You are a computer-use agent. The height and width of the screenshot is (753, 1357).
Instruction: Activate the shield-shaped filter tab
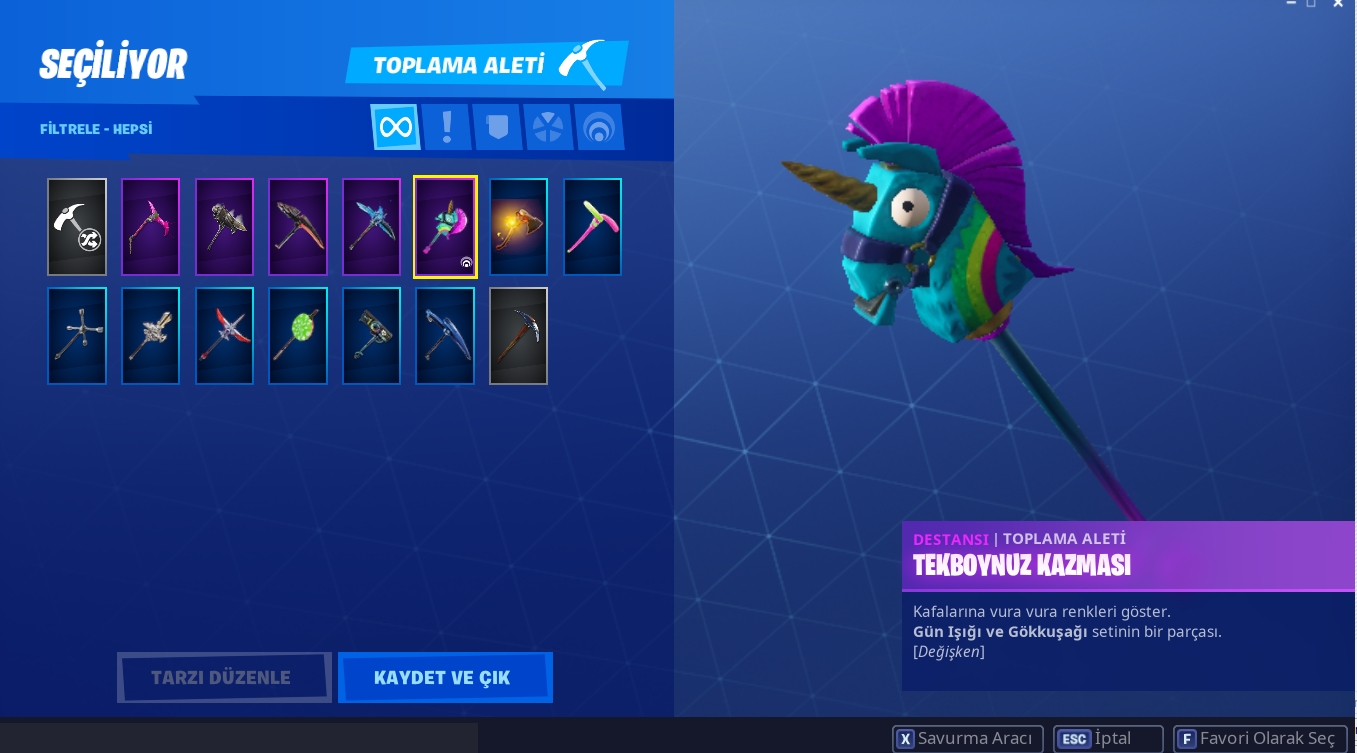tap(497, 127)
